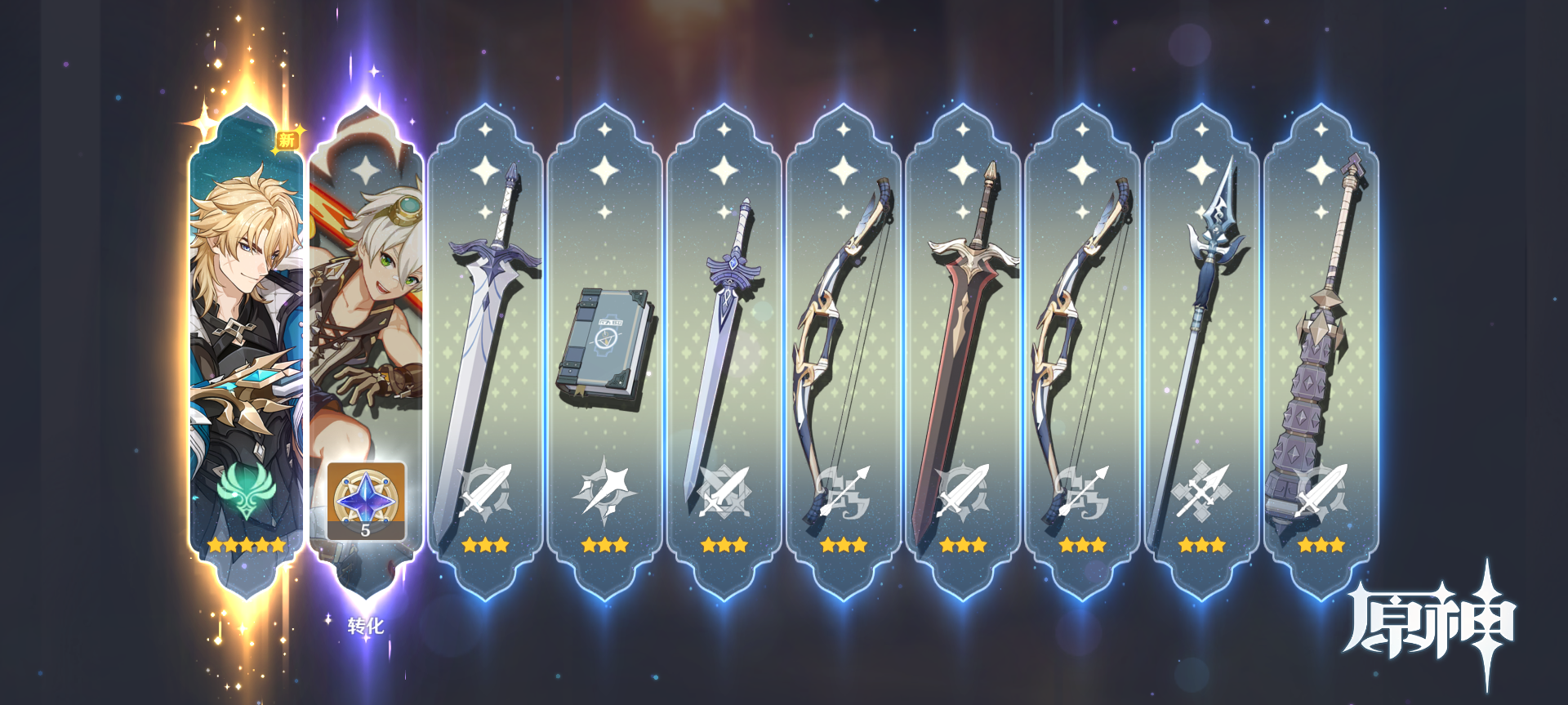Image resolution: width=1568 pixels, height=705 pixels.
Task: Choose the pale blue greatsword card
Action: point(485,351)
